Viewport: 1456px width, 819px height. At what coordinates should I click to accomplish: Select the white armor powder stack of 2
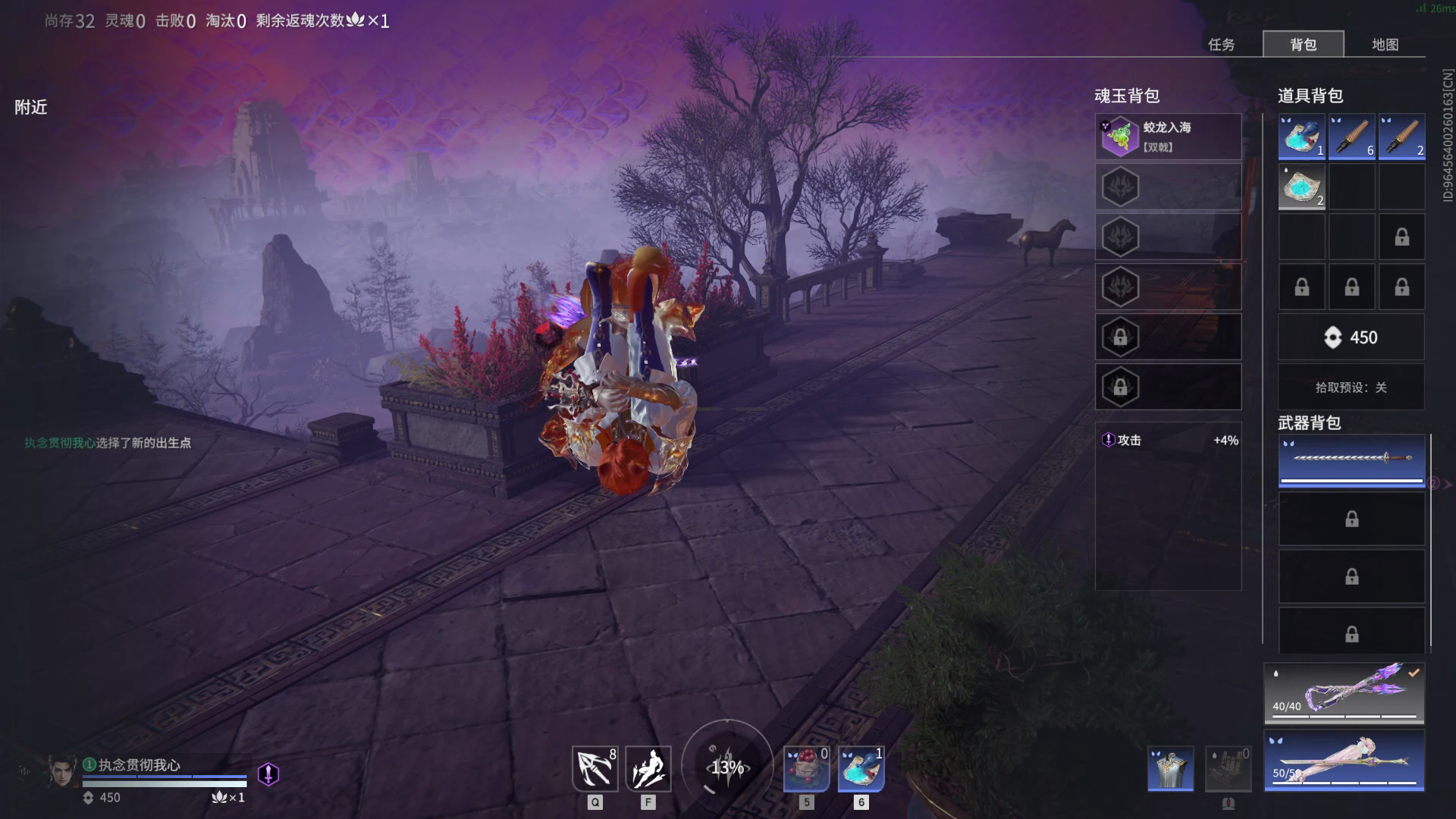pyautogui.click(x=1301, y=187)
